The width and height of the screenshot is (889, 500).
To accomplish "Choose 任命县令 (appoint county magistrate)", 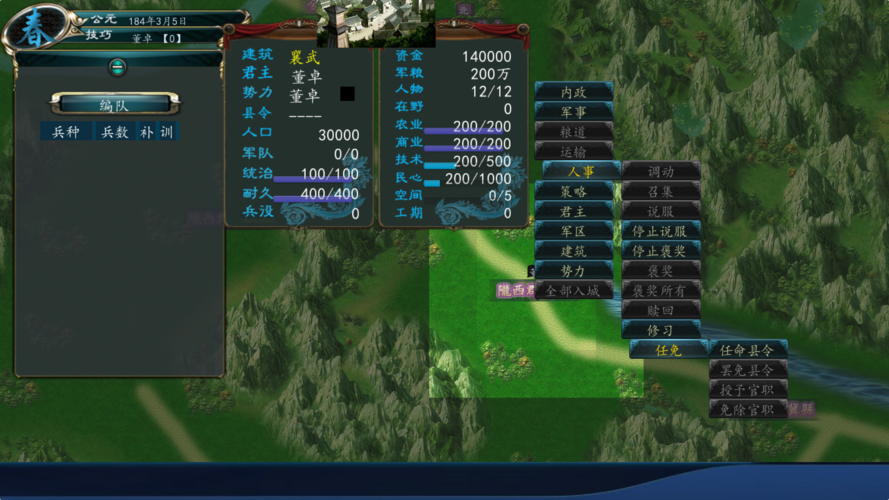I will coord(748,350).
